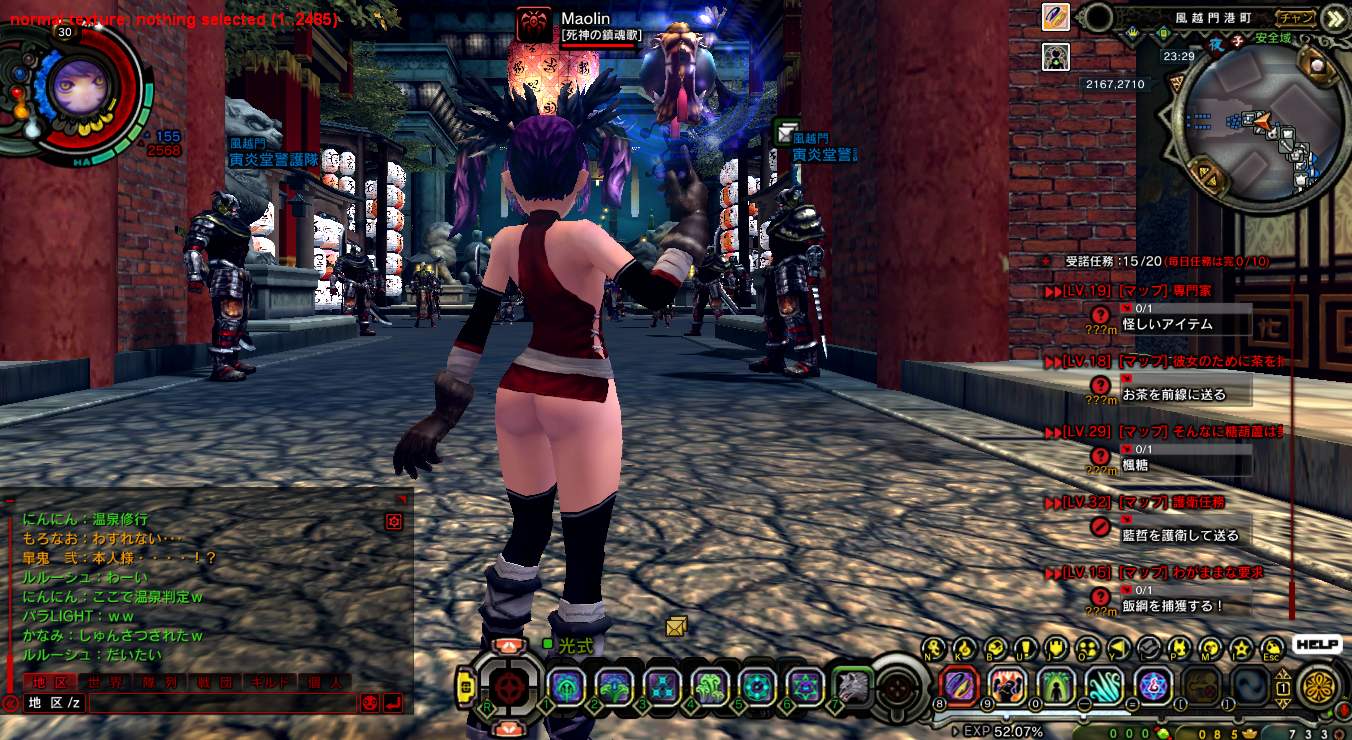
Task: Send the chat message with enter button
Action: [x=393, y=703]
